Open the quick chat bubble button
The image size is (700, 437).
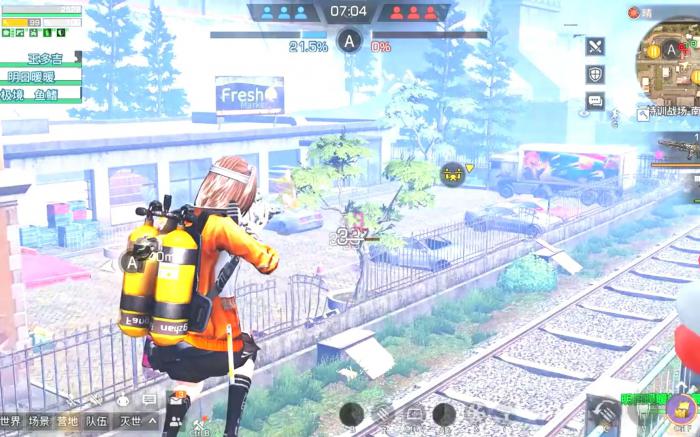pyautogui.click(x=595, y=101)
